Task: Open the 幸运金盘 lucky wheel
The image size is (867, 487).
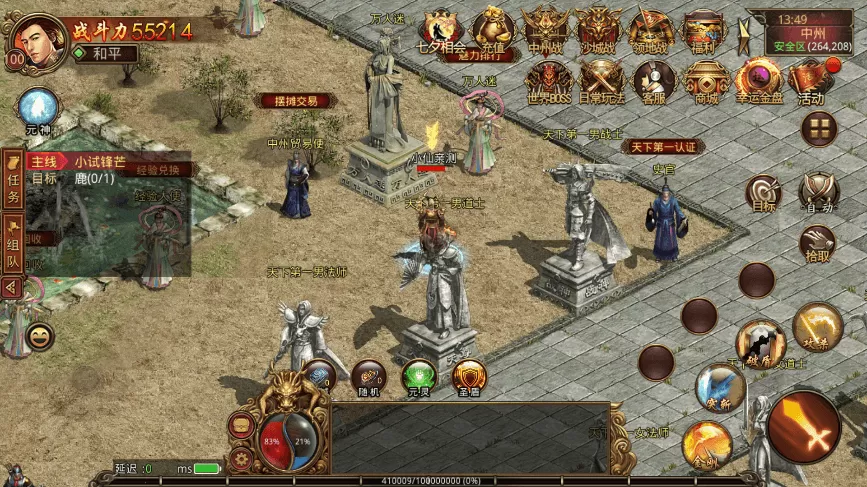Action: 759,78
